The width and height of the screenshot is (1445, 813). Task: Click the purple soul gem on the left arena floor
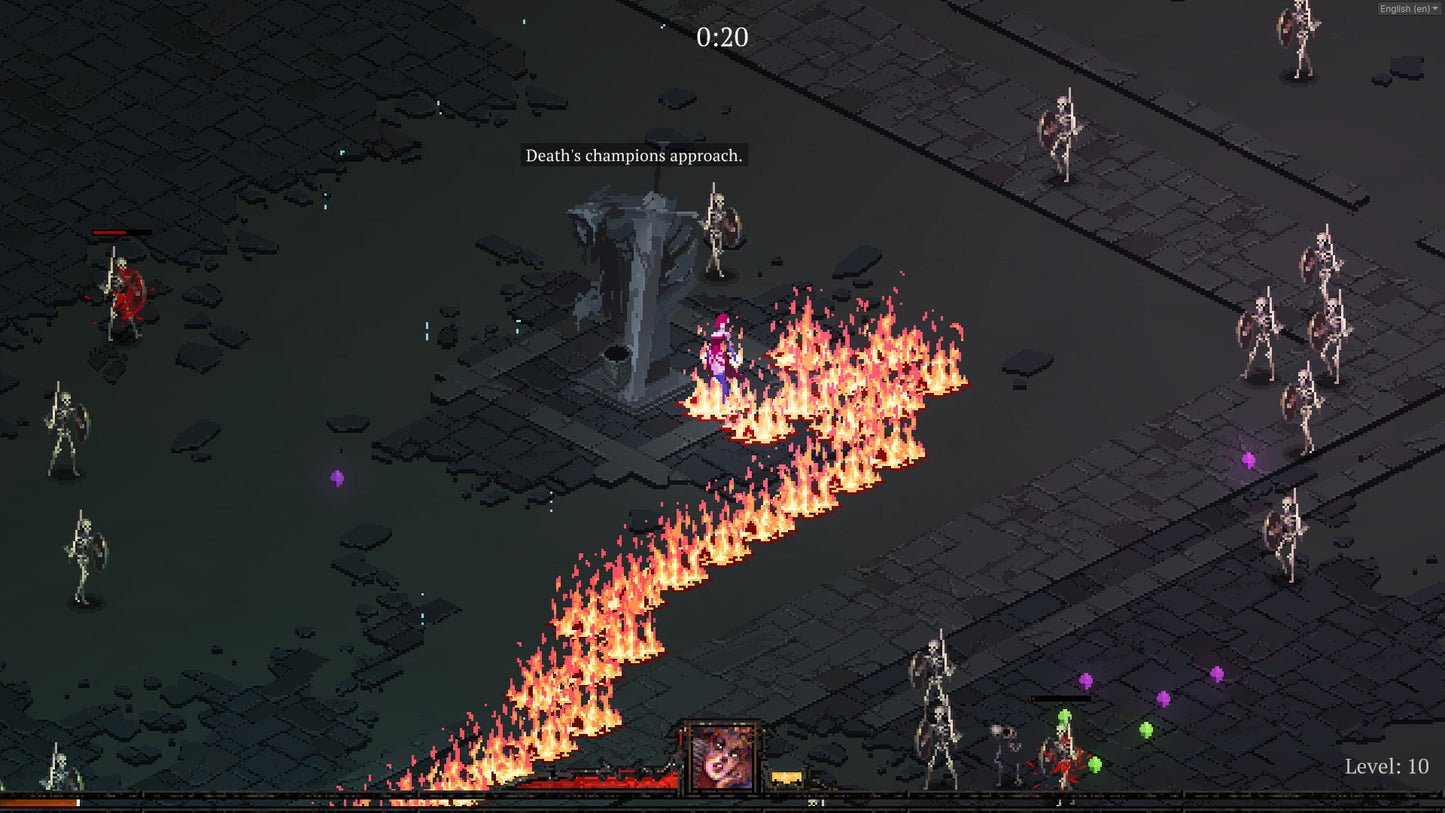tap(335, 478)
